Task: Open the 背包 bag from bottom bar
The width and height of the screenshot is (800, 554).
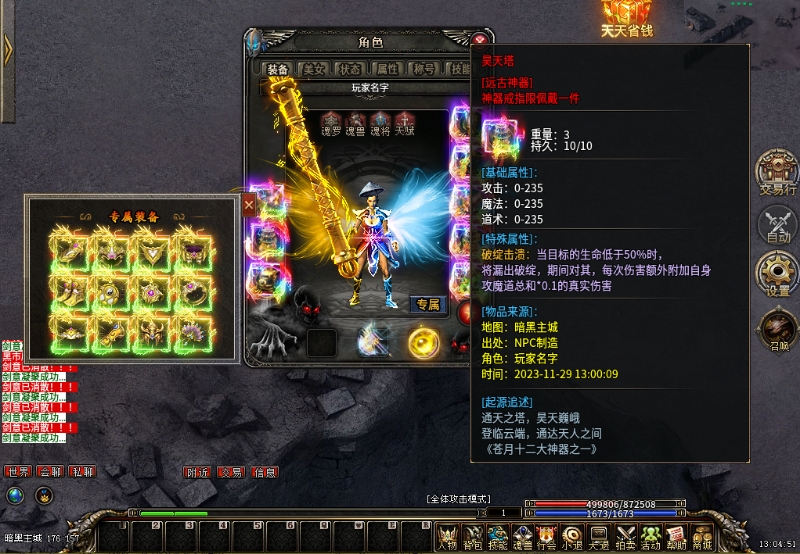Action: click(x=472, y=538)
